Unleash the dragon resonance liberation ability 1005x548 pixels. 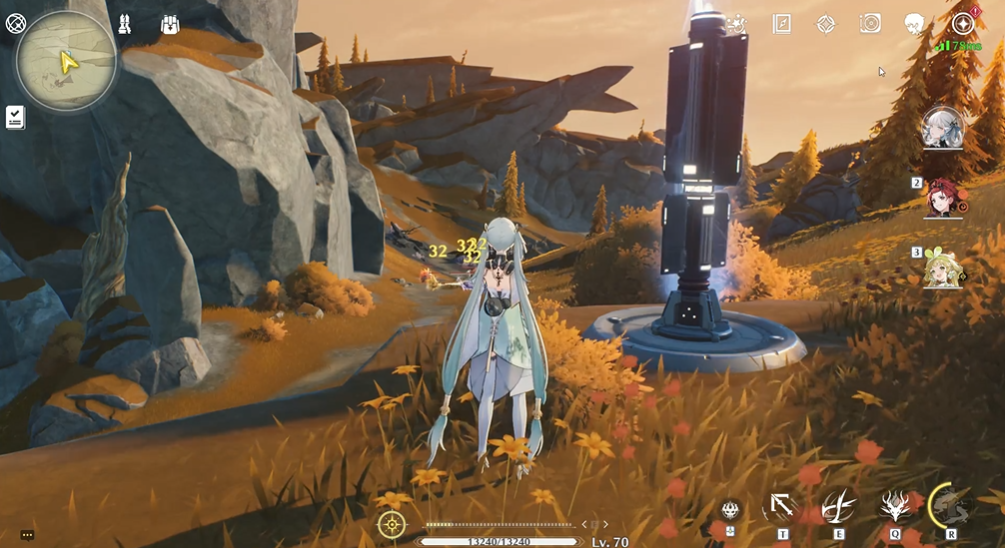tap(950, 505)
